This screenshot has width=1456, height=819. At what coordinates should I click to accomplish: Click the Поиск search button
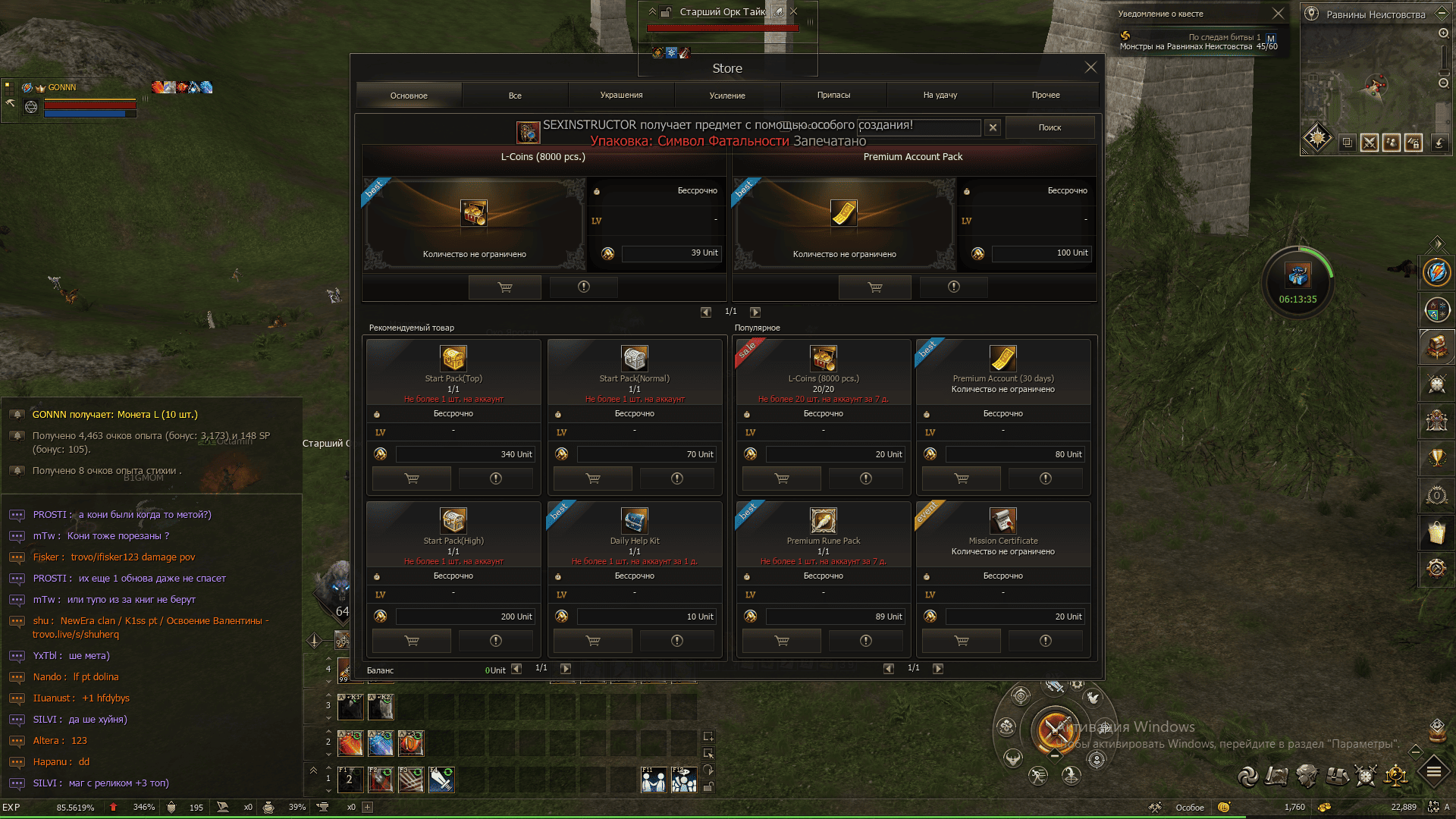tap(1050, 127)
